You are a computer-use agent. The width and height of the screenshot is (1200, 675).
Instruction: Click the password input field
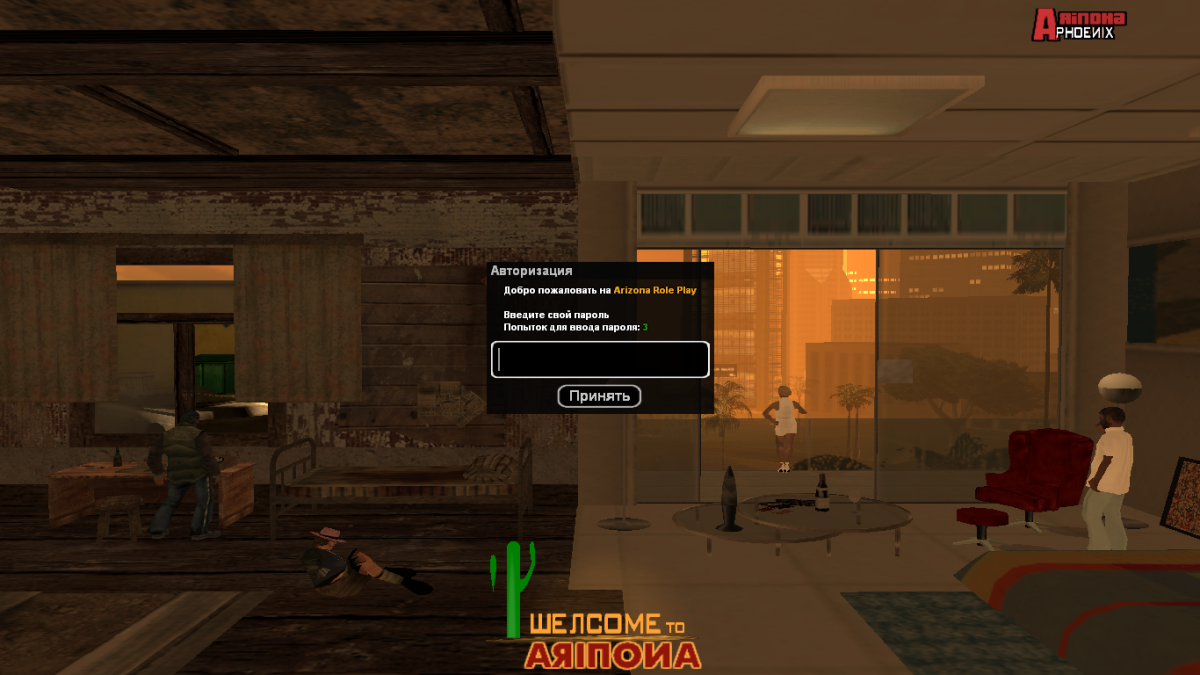tap(600, 360)
